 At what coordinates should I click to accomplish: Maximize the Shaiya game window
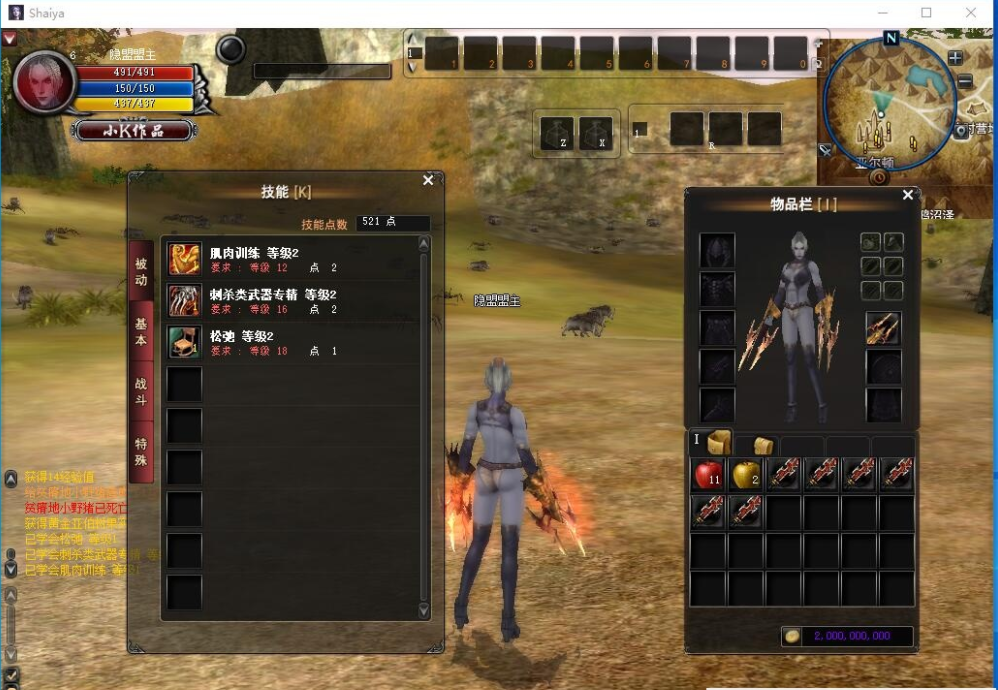click(x=926, y=12)
